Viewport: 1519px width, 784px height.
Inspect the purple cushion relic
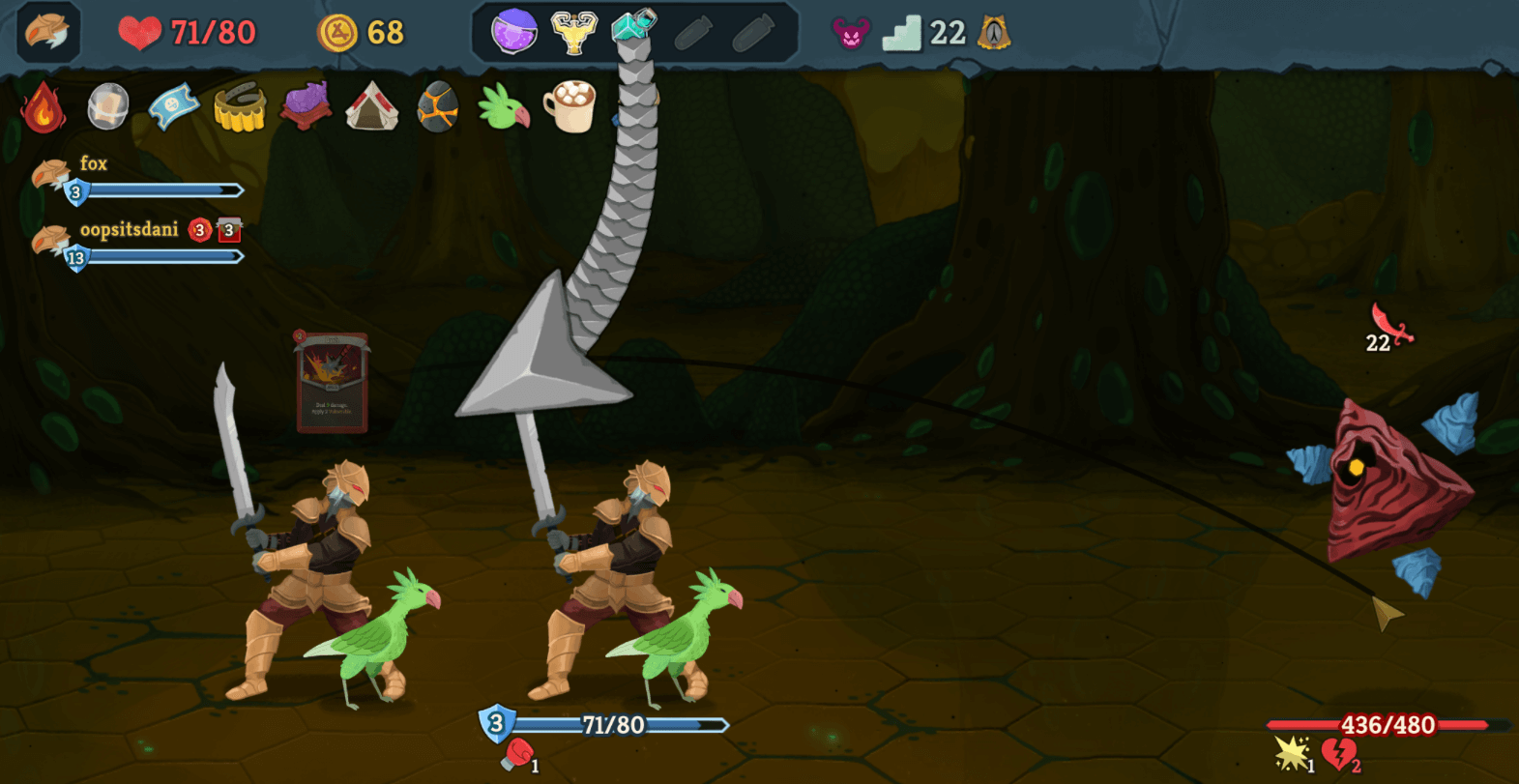tap(306, 106)
